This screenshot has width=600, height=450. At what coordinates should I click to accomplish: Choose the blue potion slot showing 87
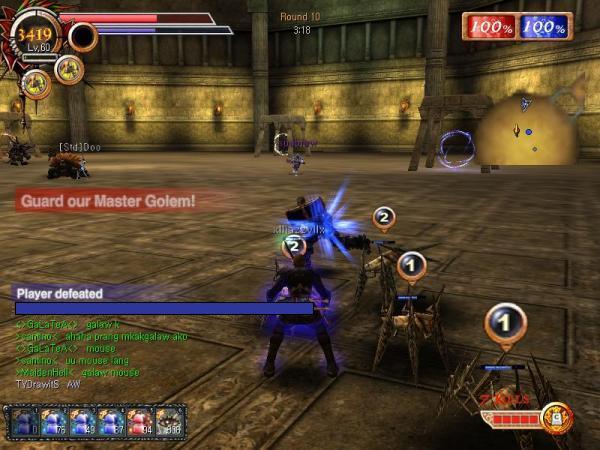click(111, 422)
